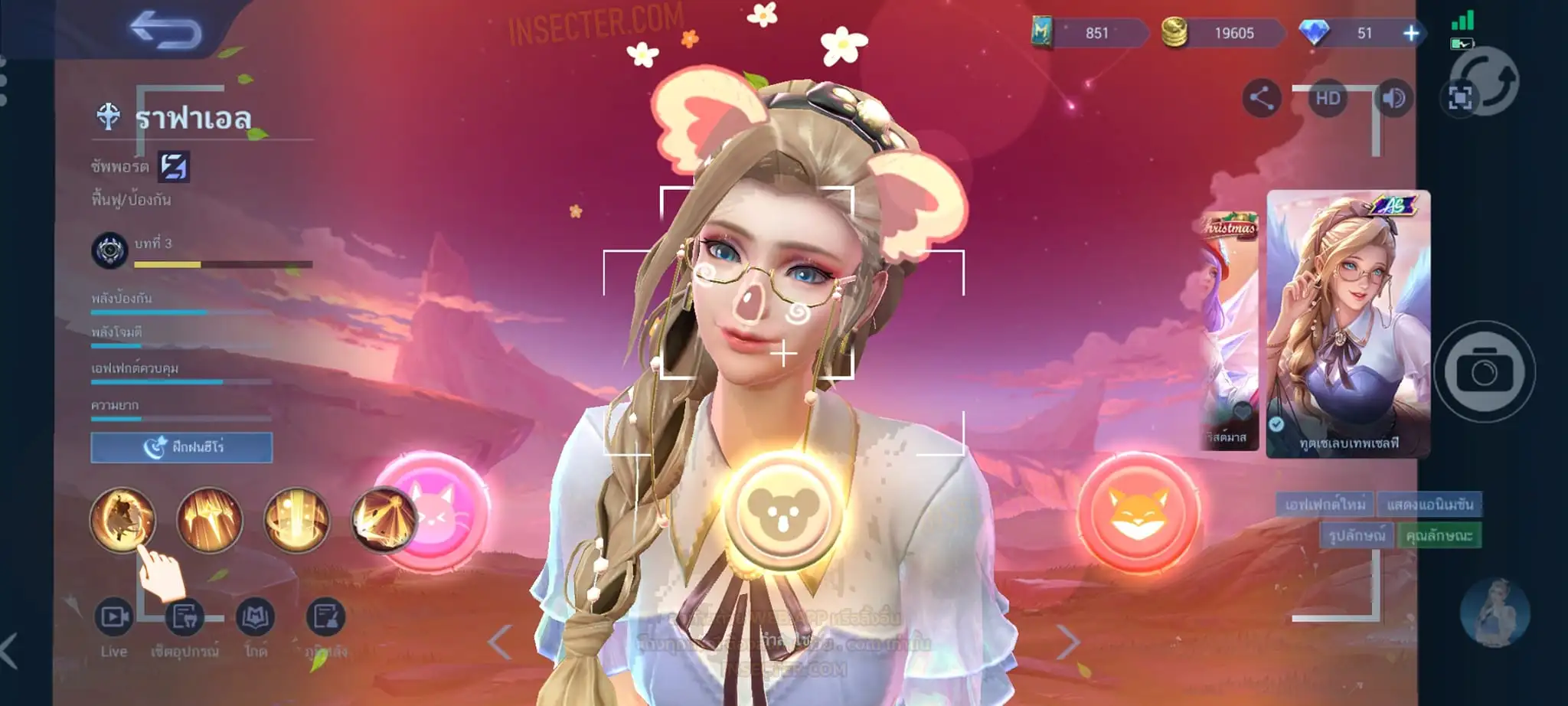Open the hero guide book icon
This screenshot has width=1568, height=706.
pyautogui.click(x=255, y=617)
